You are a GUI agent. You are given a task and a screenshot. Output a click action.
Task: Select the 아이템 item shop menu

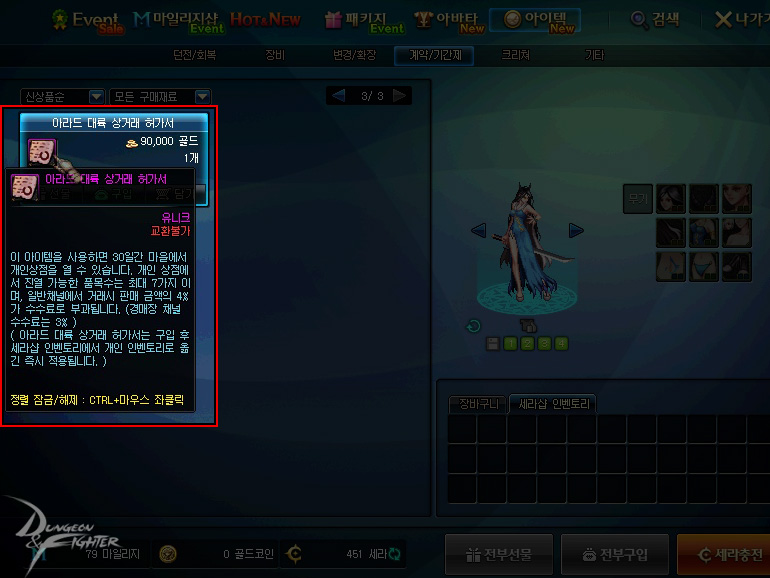(538, 19)
